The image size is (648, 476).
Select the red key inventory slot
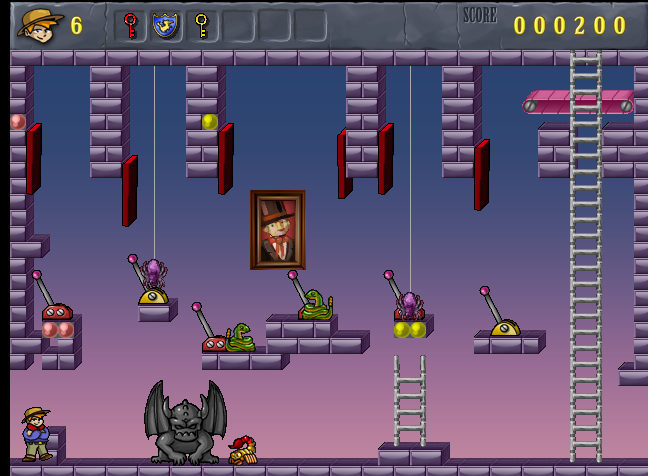click(130, 25)
